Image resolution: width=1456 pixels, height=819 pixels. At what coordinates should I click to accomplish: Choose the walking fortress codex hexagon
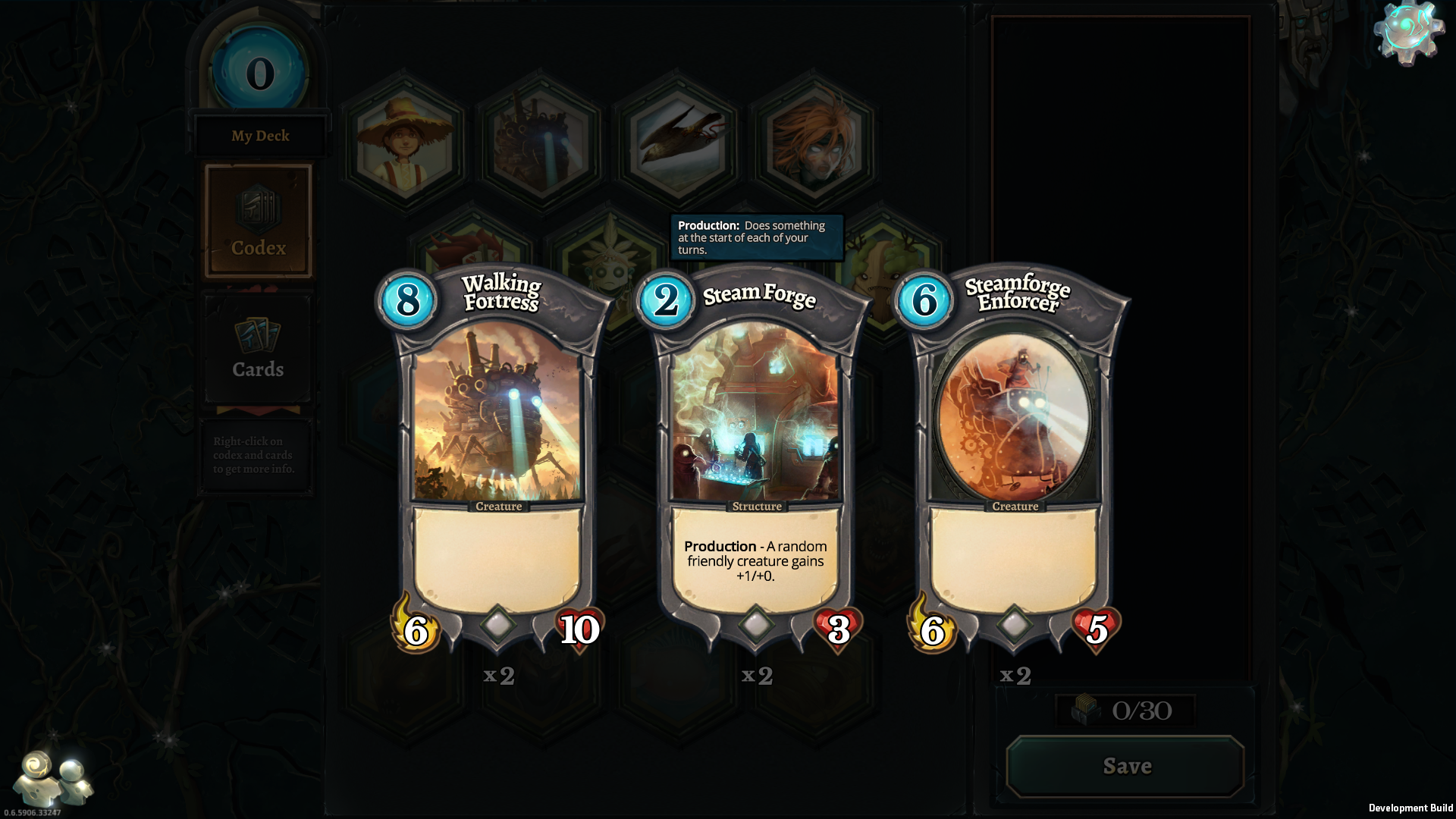540,140
